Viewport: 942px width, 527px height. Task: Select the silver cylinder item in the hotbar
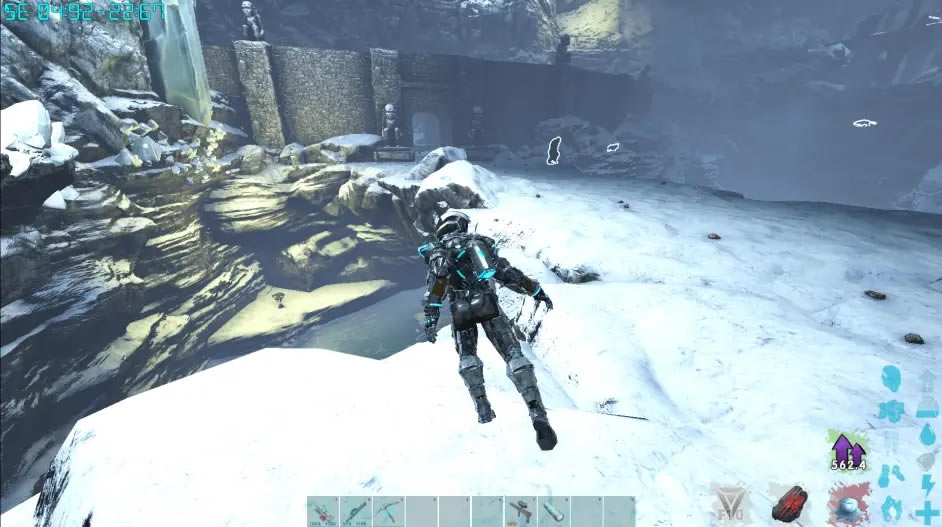point(553,511)
